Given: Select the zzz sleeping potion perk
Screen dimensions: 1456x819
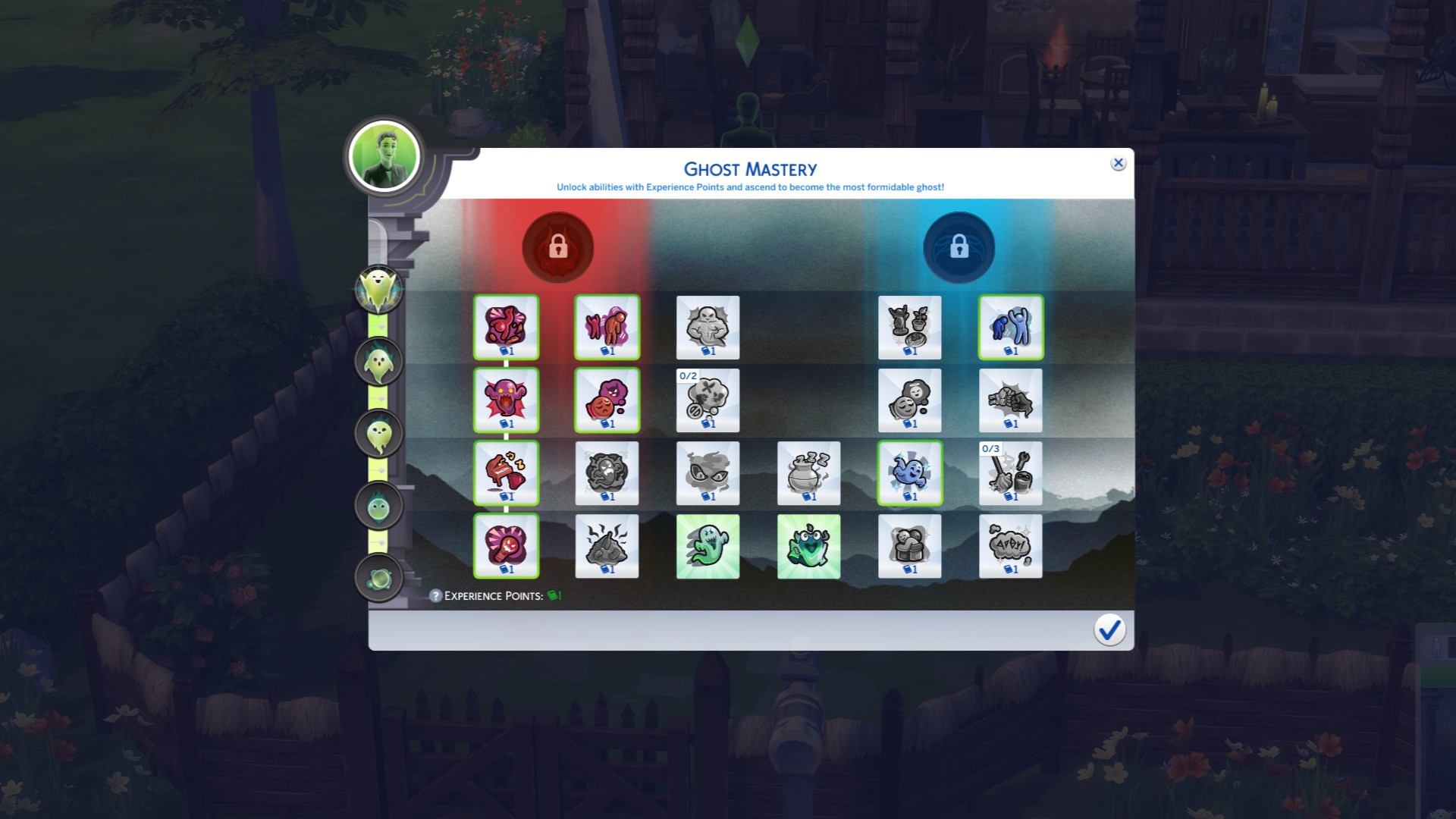Looking at the screenshot, I should click(808, 472).
